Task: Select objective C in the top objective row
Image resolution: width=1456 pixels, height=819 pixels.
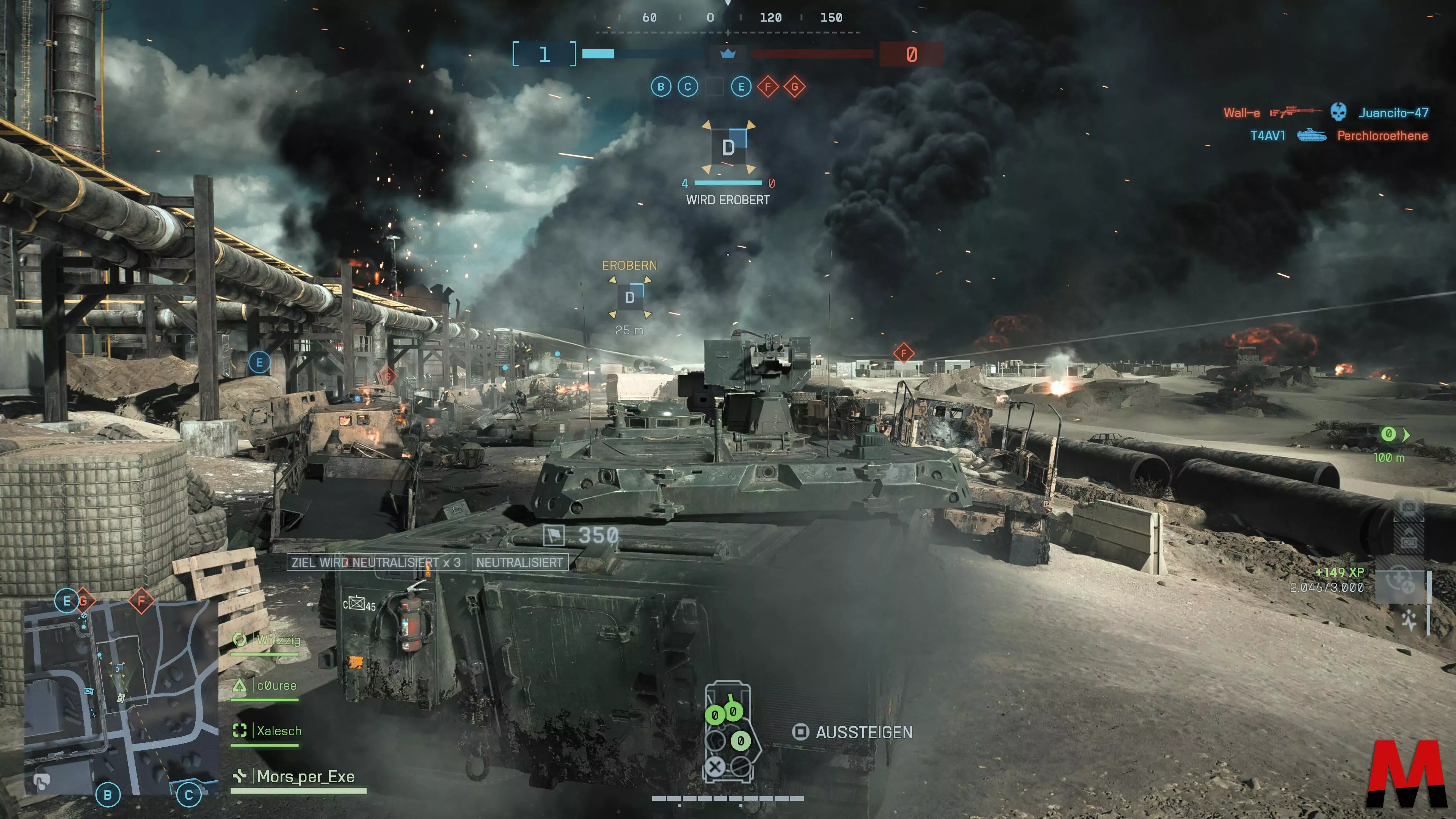Action: (x=688, y=87)
